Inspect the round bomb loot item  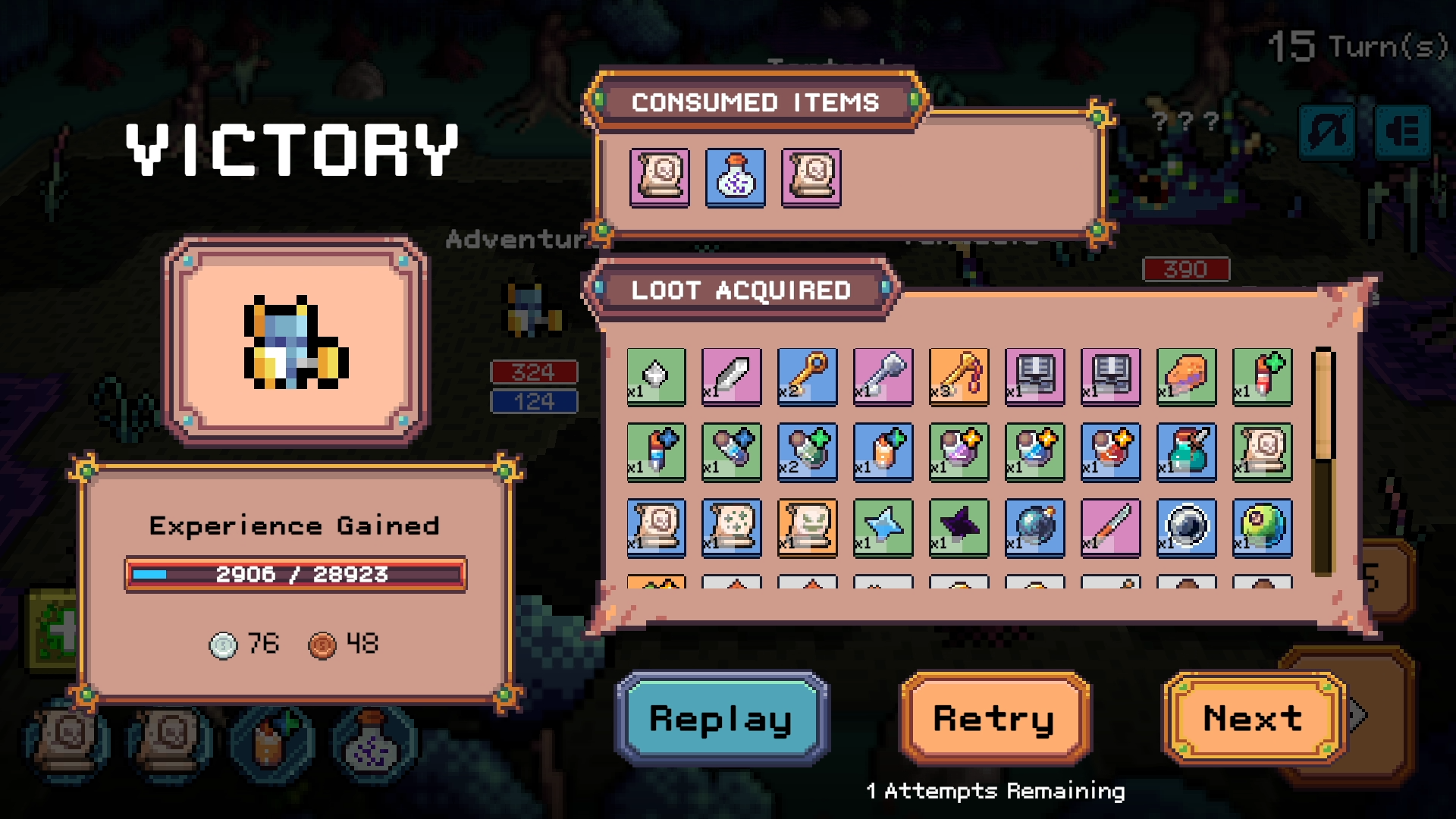(x=1035, y=528)
